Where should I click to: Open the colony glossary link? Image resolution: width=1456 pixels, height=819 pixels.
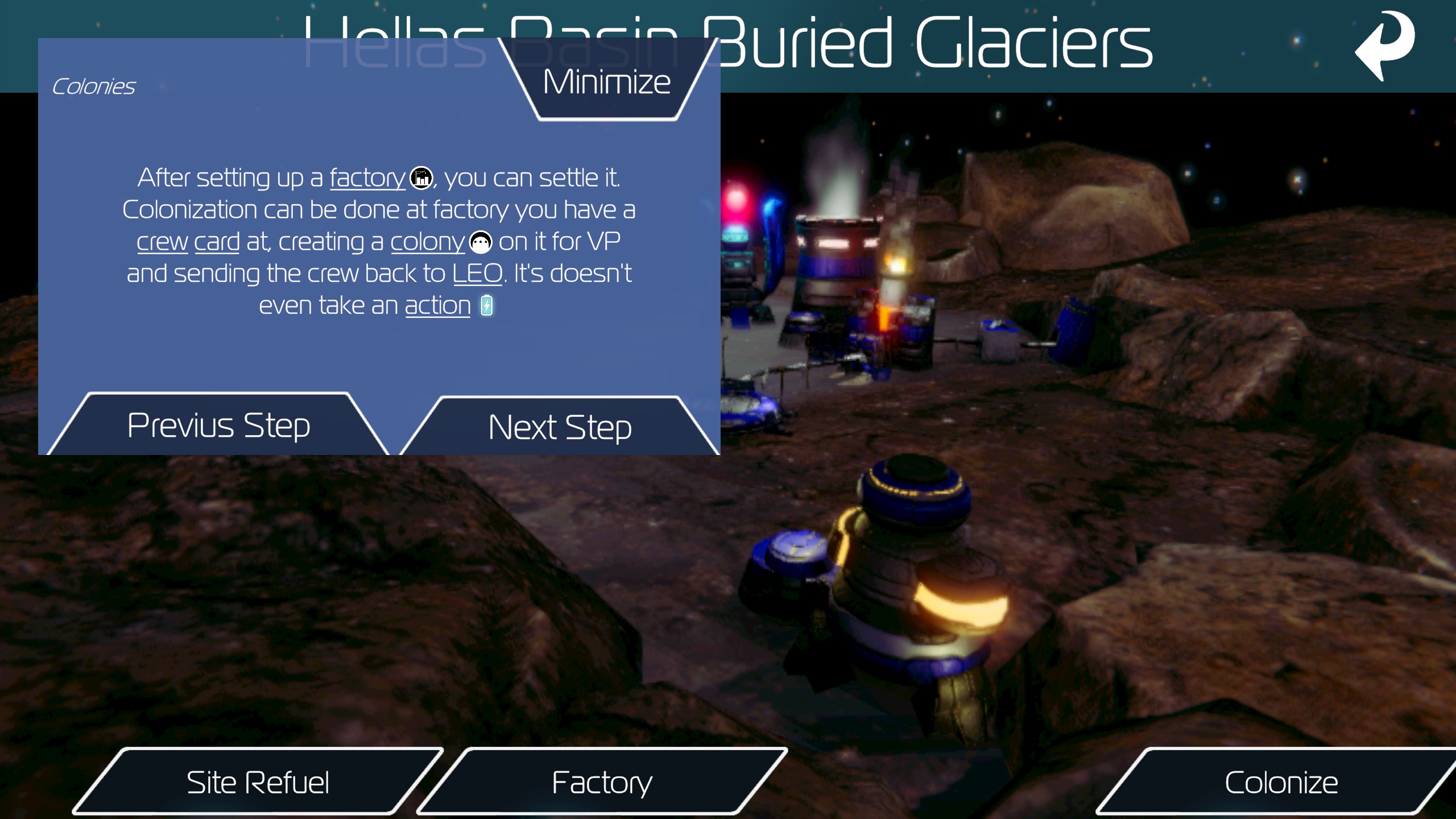click(x=428, y=242)
